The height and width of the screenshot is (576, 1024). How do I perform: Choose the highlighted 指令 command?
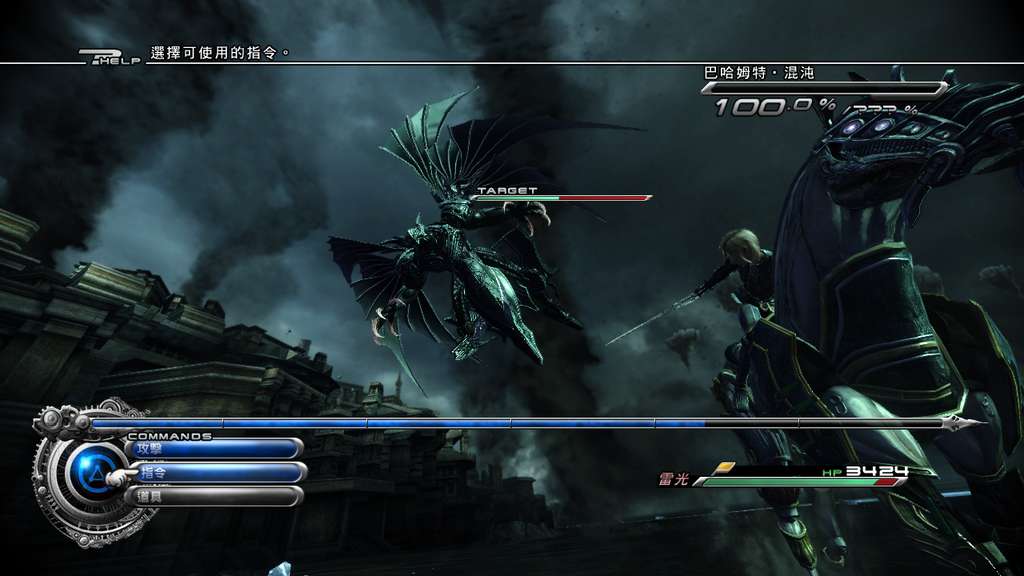click(x=215, y=473)
